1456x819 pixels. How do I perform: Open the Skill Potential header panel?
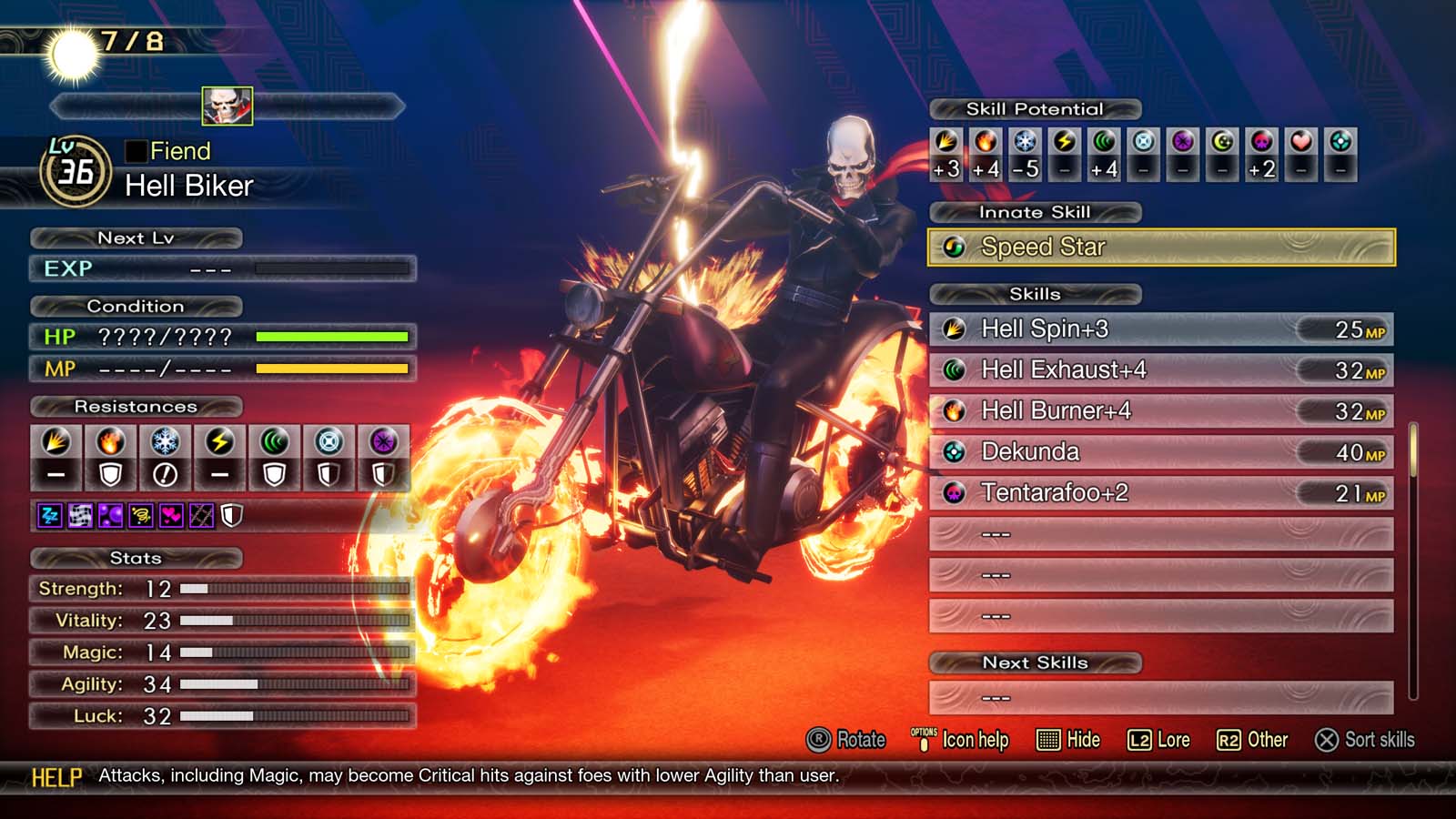[1035, 108]
